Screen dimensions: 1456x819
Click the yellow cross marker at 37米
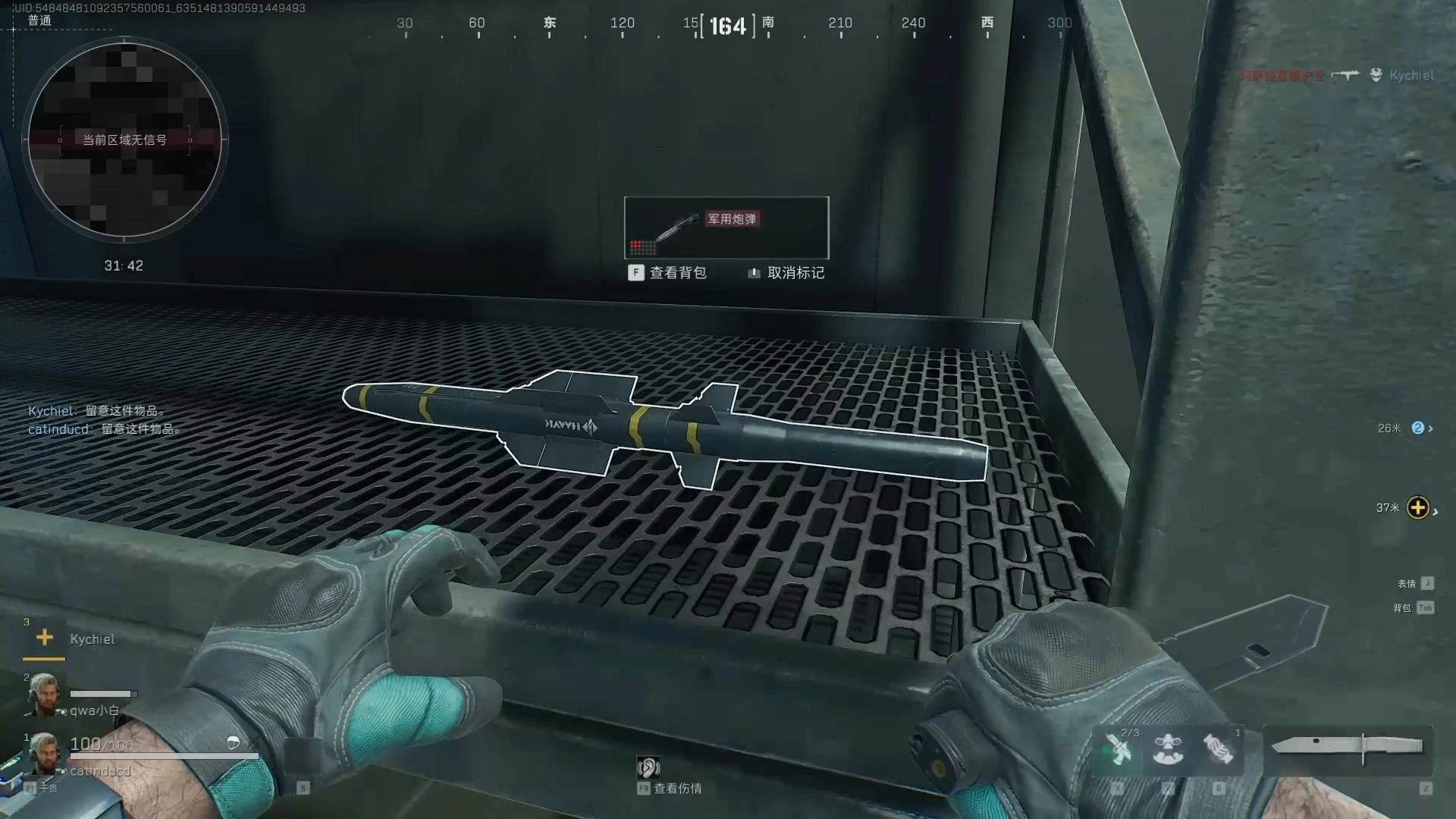(1417, 507)
